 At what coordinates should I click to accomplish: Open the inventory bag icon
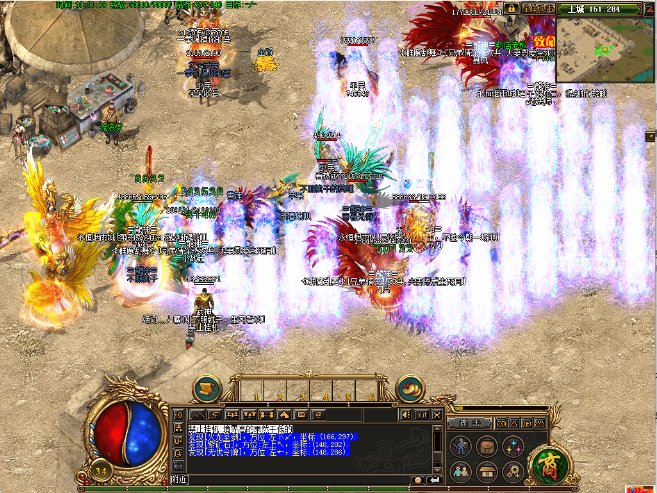487,446
